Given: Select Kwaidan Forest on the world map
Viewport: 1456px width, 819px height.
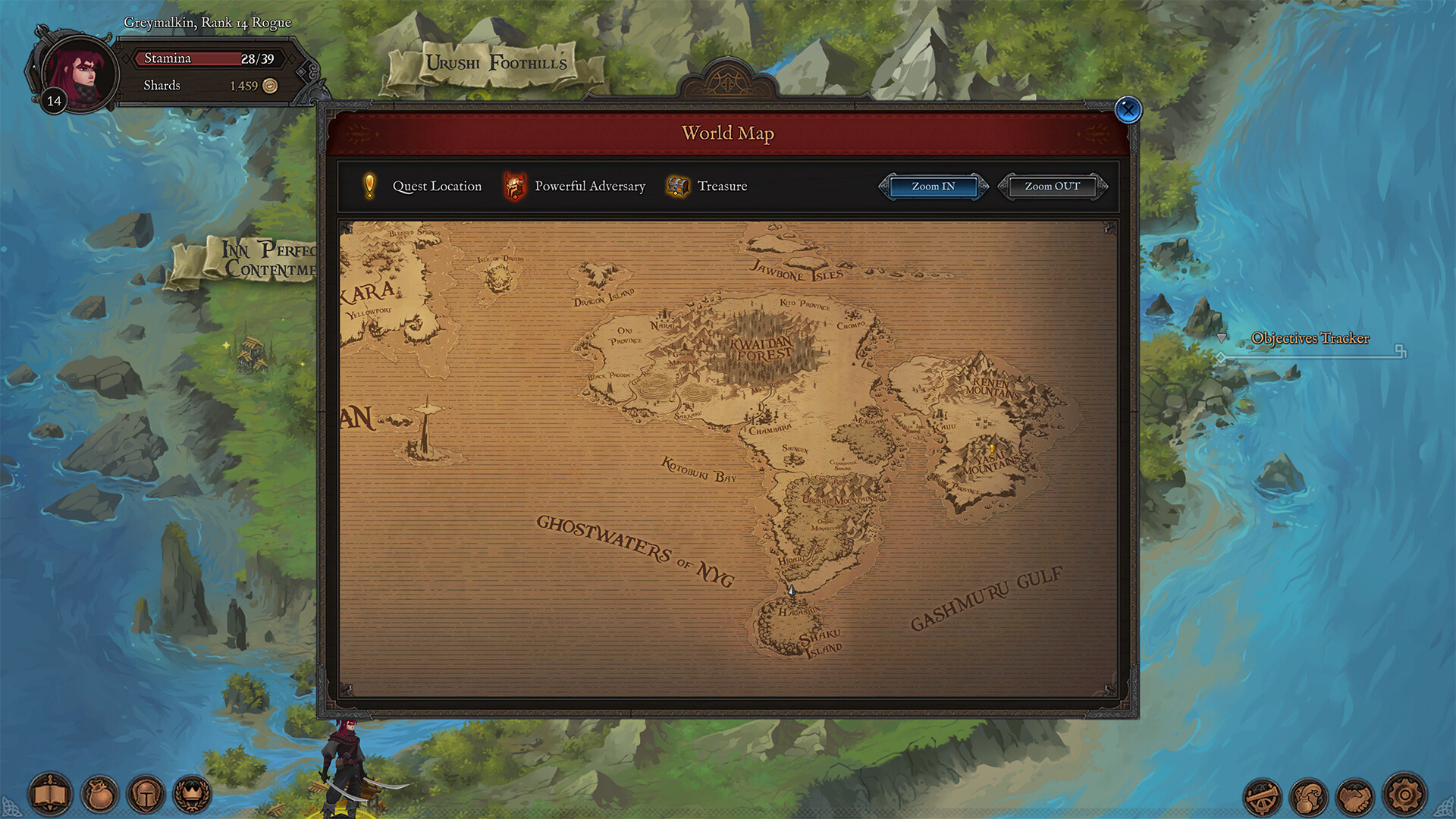Looking at the screenshot, I should (762, 349).
